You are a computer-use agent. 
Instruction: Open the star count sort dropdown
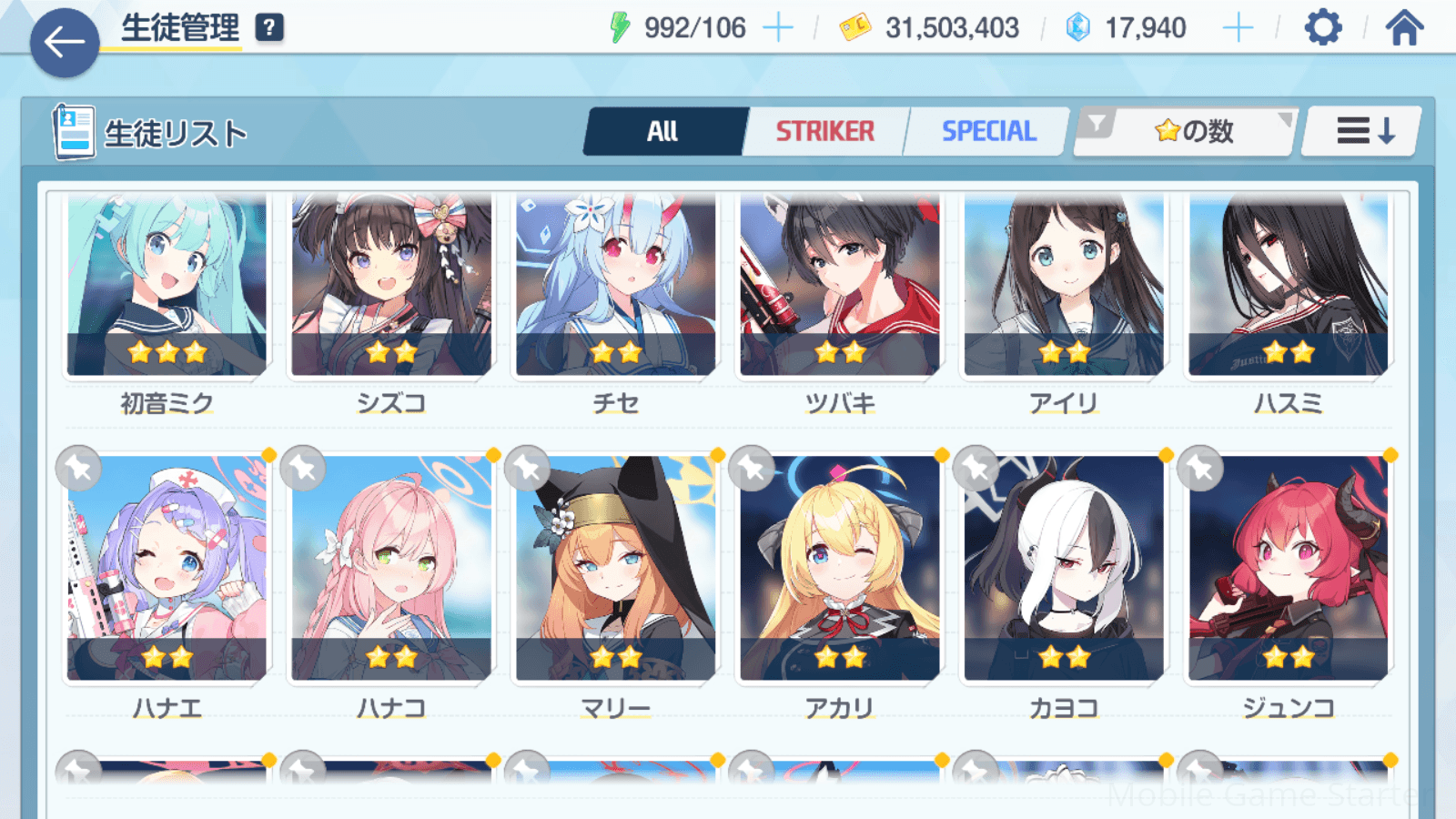click(1192, 132)
